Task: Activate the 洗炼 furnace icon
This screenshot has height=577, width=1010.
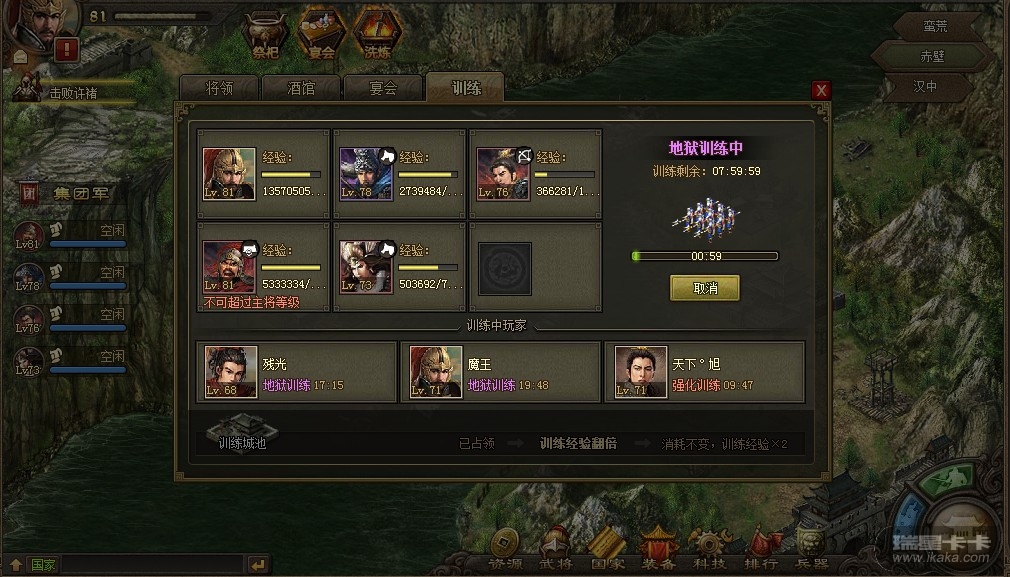Action: coord(377,35)
